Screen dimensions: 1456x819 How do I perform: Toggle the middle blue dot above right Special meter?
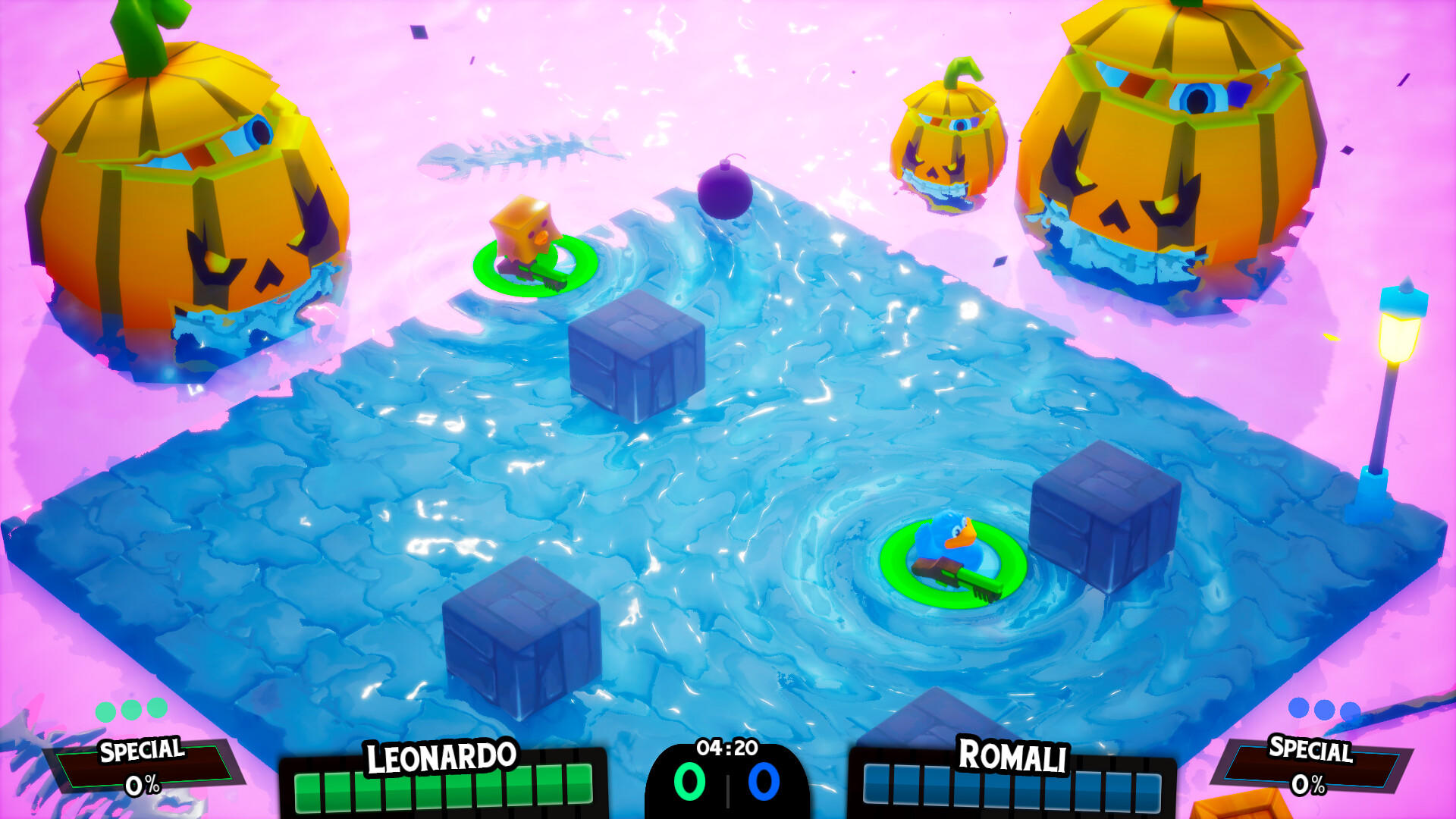pos(1326,711)
